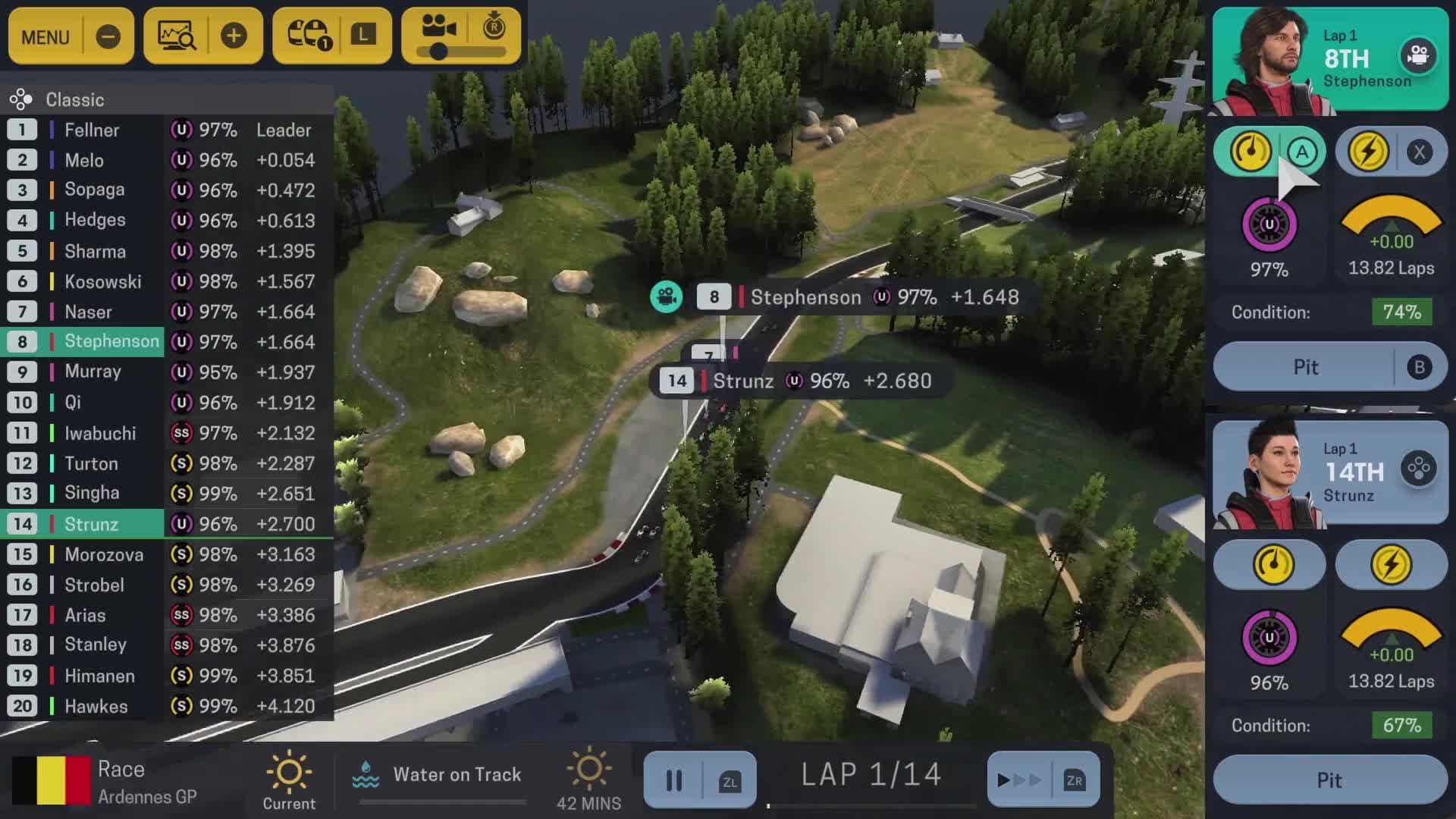The height and width of the screenshot is (819, 1456).
Task: Select Stephenson's row in the standings
Action: pos(111,342)
